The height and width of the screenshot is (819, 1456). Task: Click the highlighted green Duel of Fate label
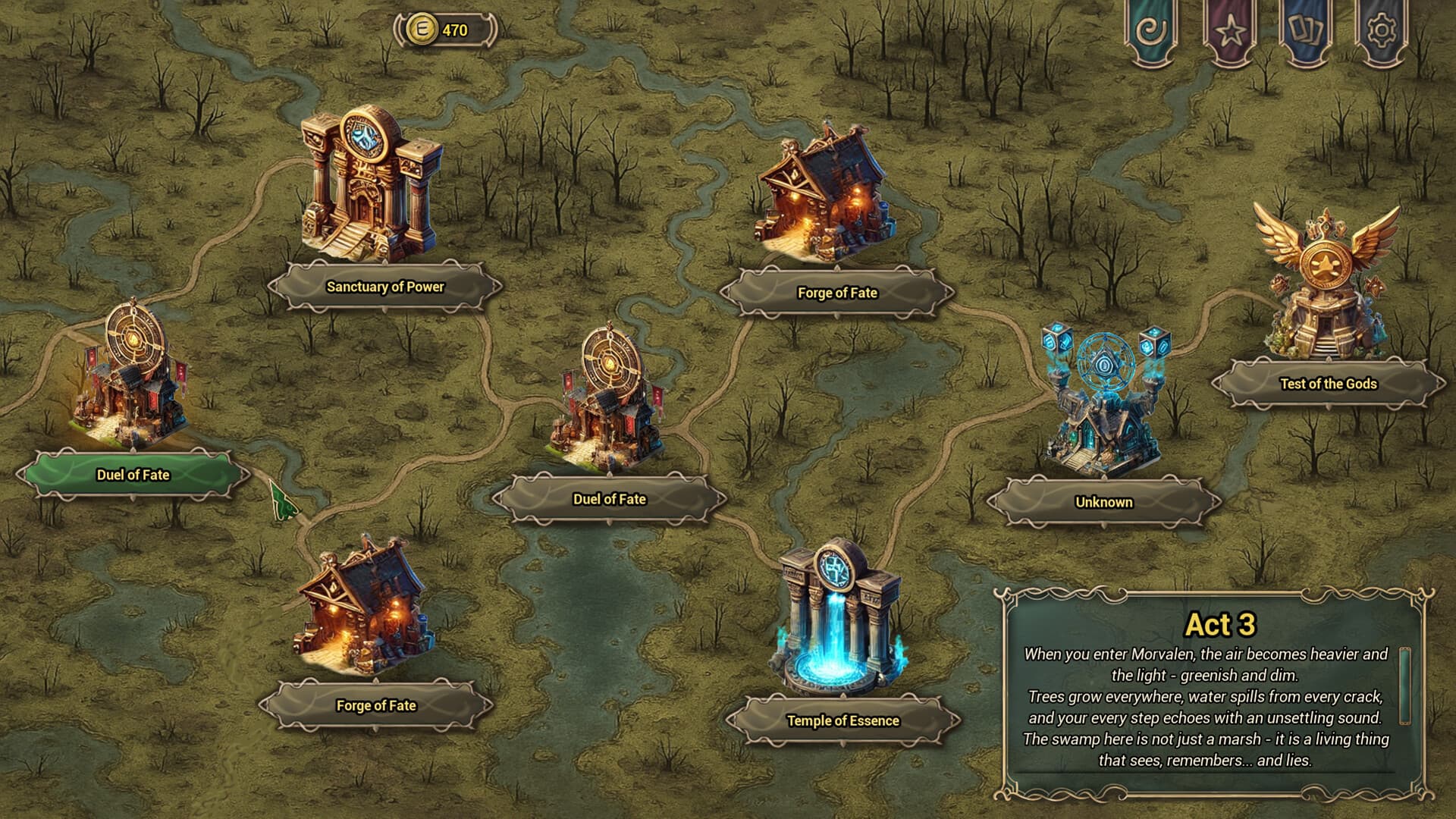pos(131,472)
